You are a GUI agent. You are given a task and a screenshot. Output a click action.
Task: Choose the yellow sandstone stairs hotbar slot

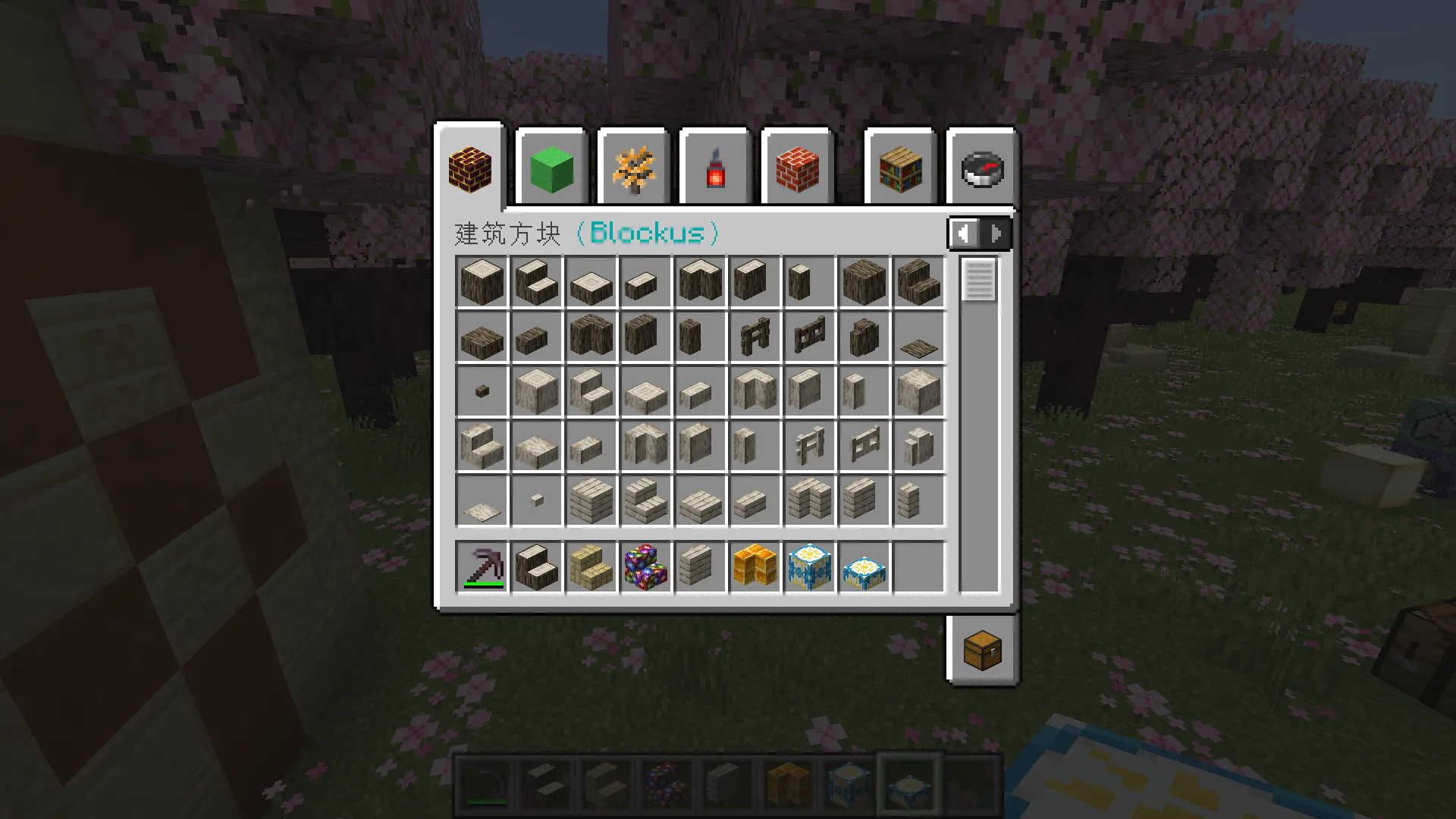[x=591, y=566]
